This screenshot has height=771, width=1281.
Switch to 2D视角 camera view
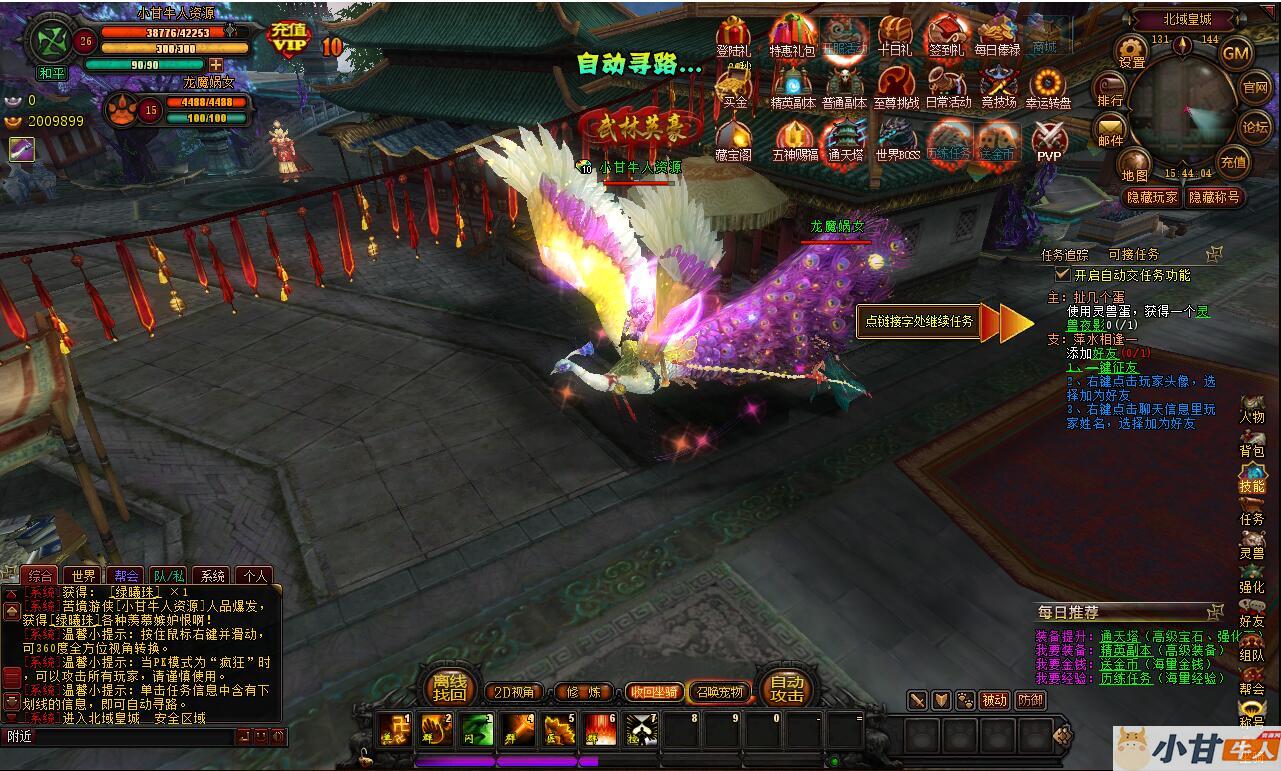[515, 691]
